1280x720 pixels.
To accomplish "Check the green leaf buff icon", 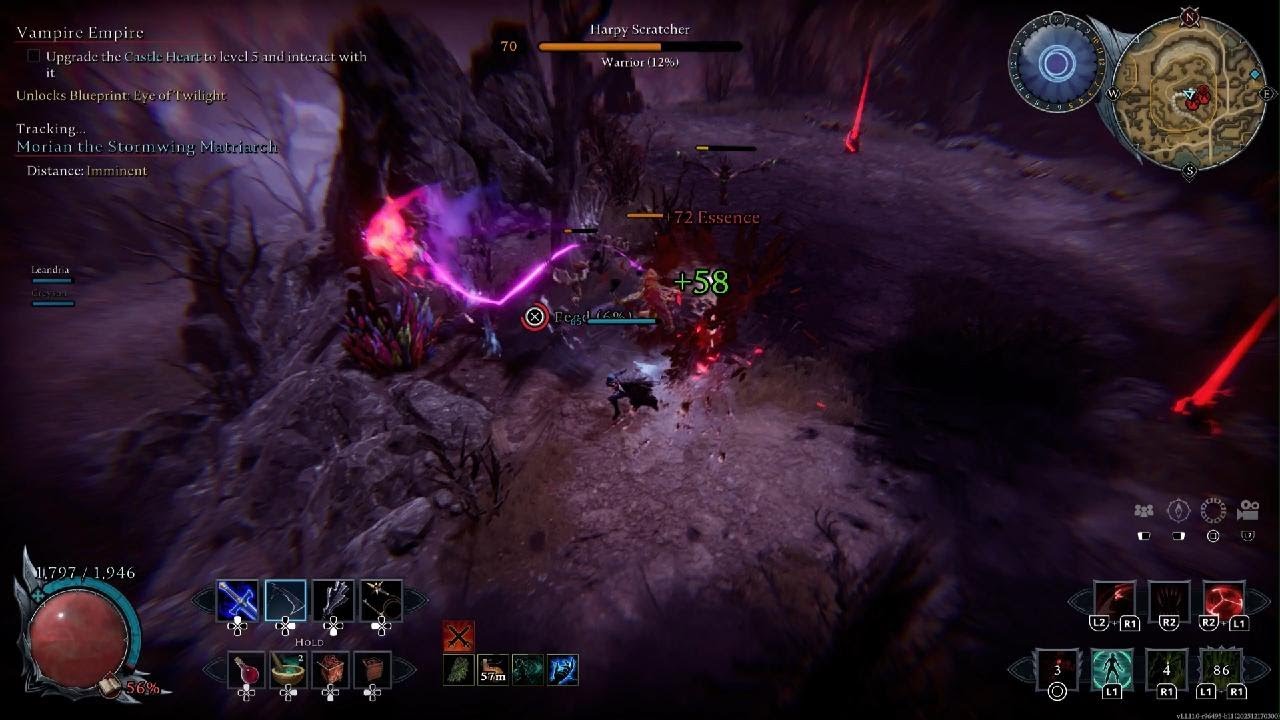I will pyautogui.click(x=459, y=669).
